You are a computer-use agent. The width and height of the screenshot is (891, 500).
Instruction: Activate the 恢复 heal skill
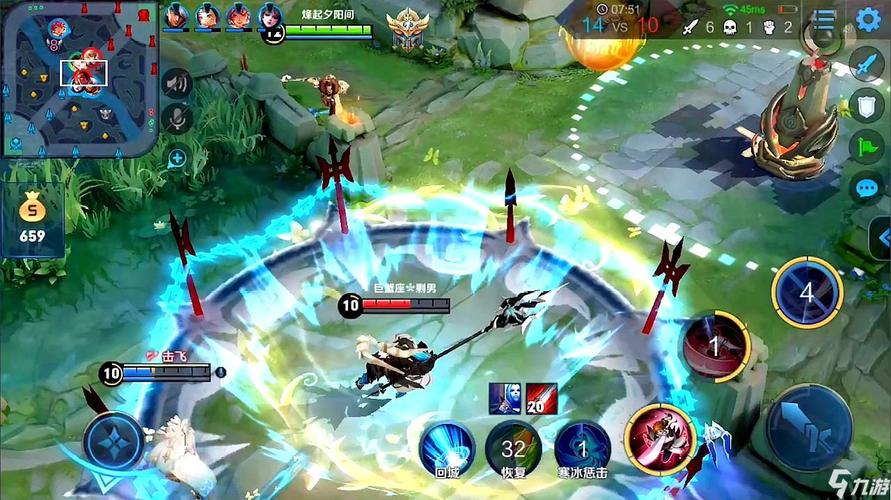(513, 445)
